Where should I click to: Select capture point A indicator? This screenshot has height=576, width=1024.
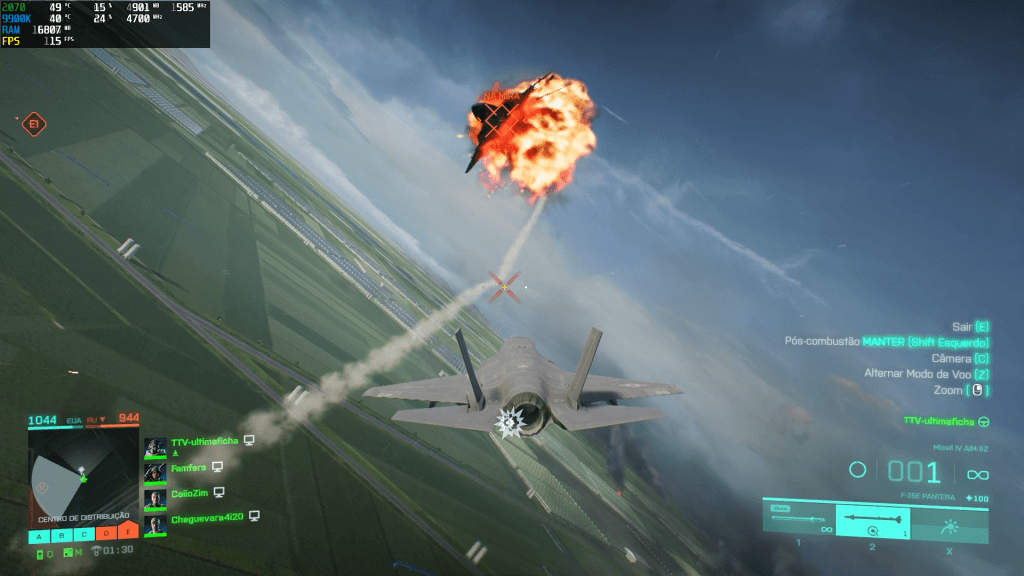pos(40,534)
